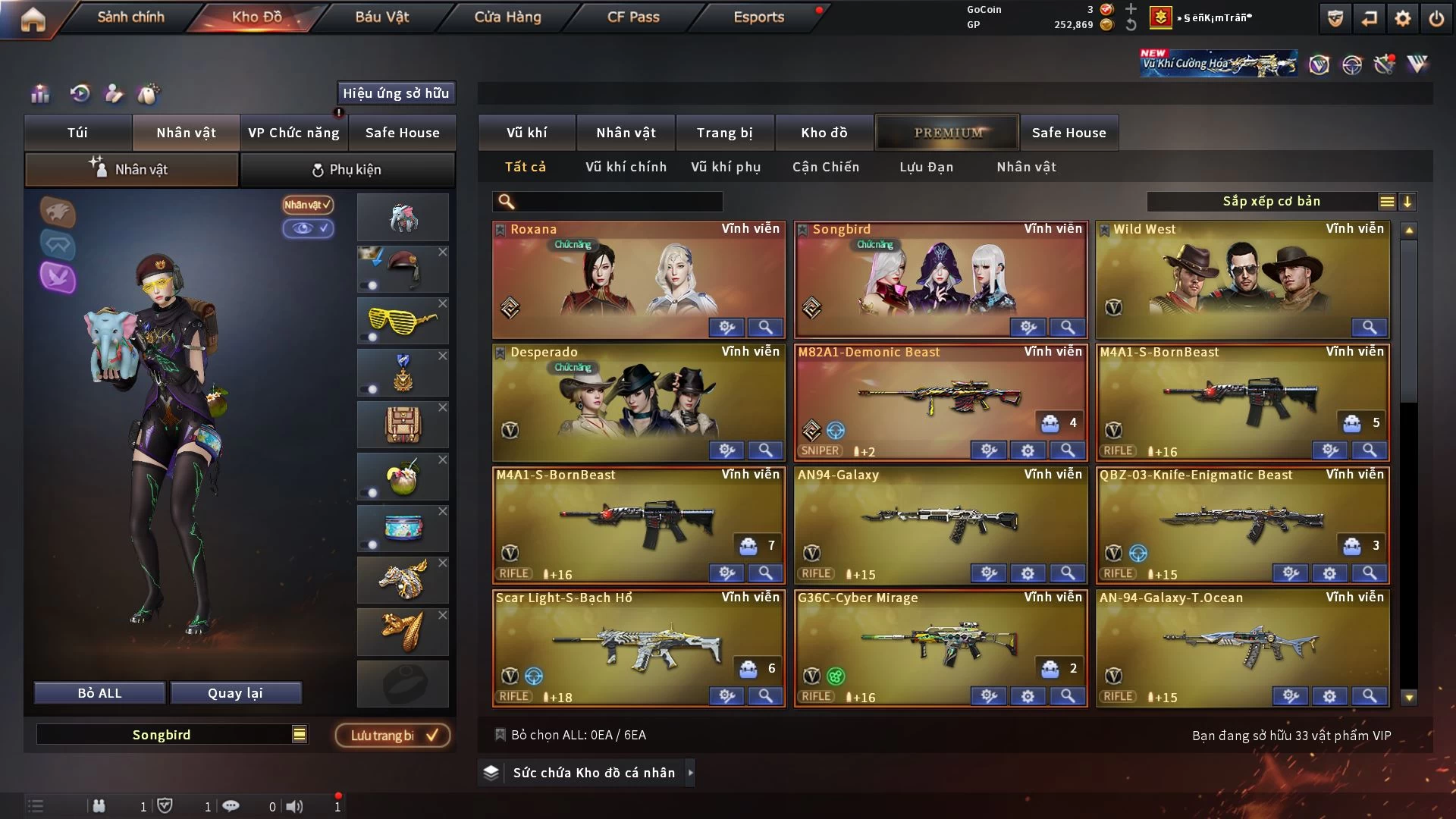Open the Túi tab
The height and width of the screenshot is (819, 1456).
tap(77, 133)
